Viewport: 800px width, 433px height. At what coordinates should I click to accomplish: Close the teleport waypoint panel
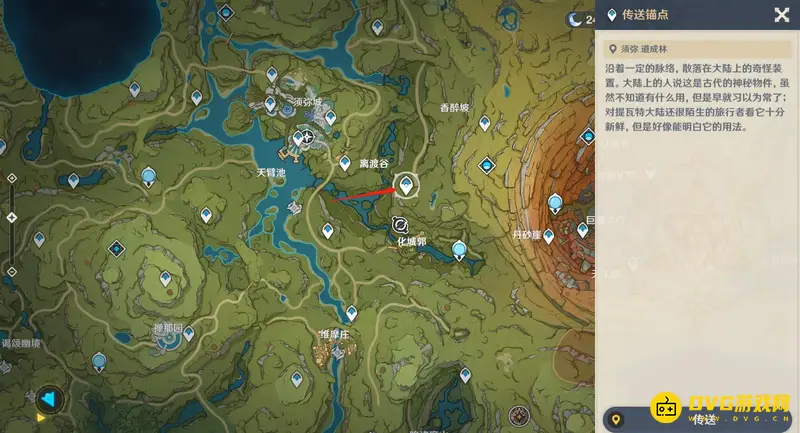pos(781,15)
